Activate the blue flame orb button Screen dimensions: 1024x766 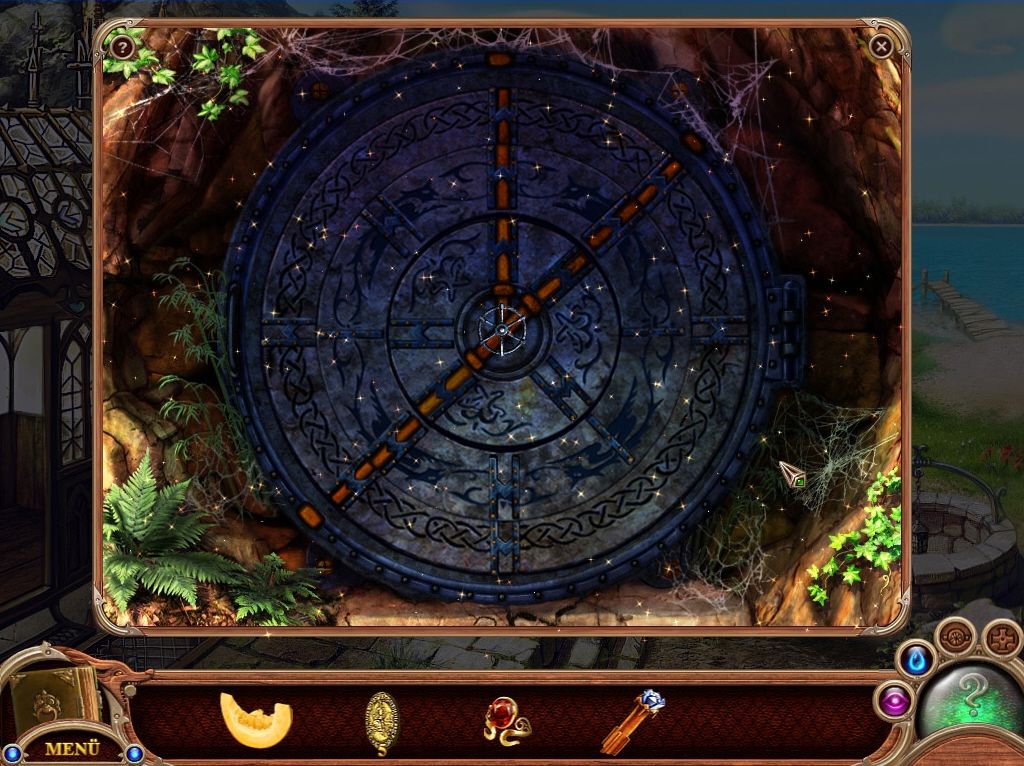(x=916, y=660)
